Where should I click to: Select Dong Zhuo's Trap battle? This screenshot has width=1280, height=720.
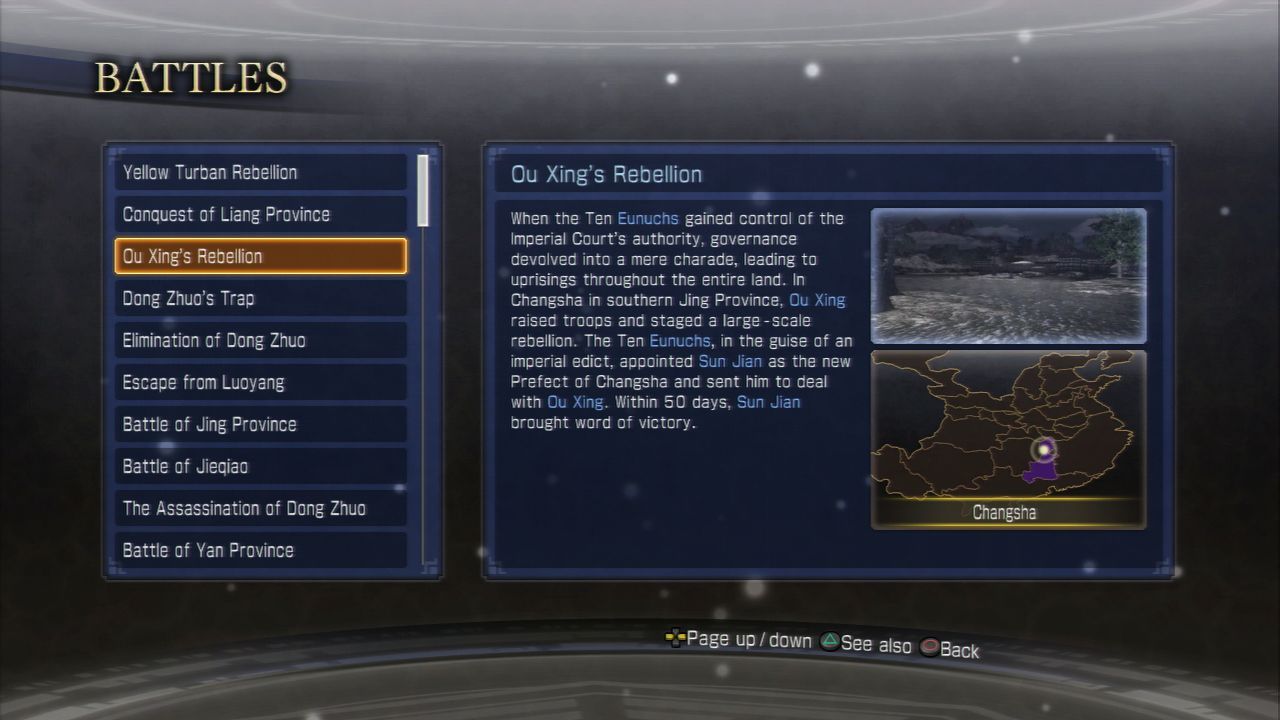[260, 298]
